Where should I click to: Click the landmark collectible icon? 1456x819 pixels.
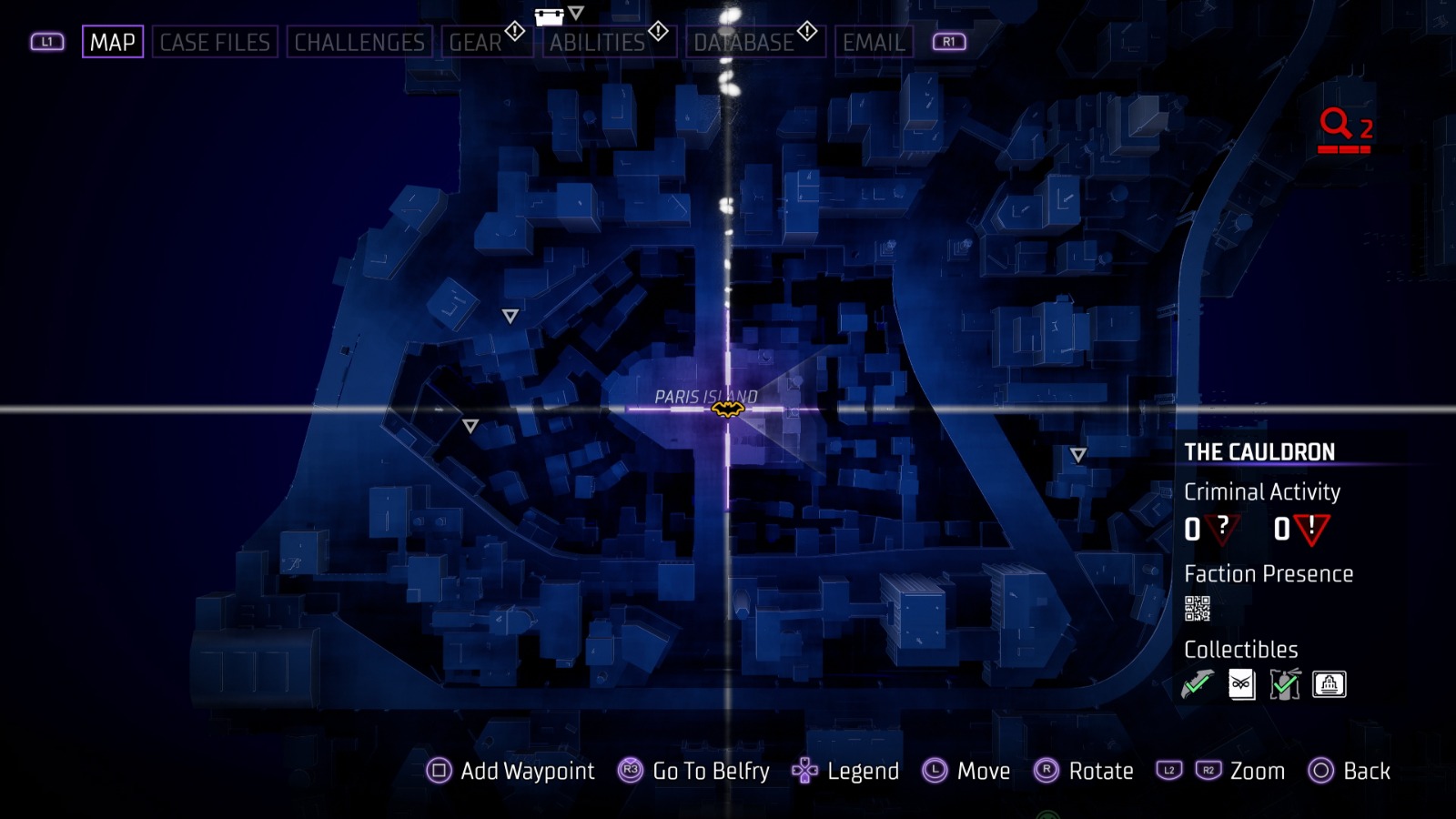(x=1329, y=684)
